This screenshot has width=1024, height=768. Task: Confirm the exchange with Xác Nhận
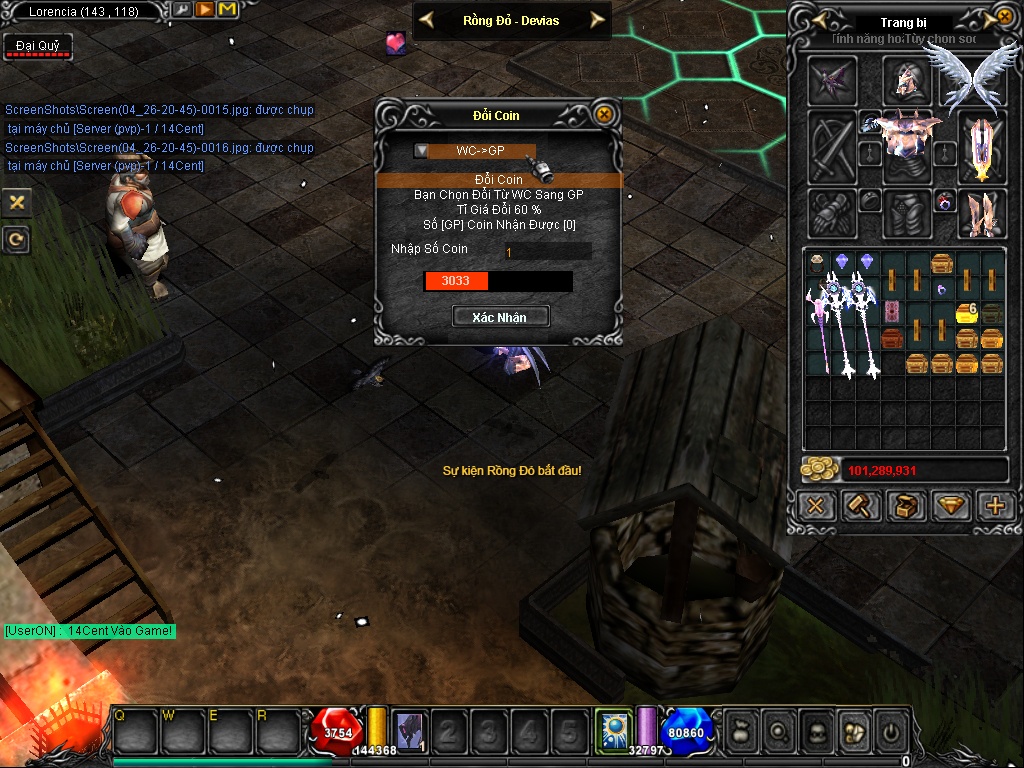point(499,317)
